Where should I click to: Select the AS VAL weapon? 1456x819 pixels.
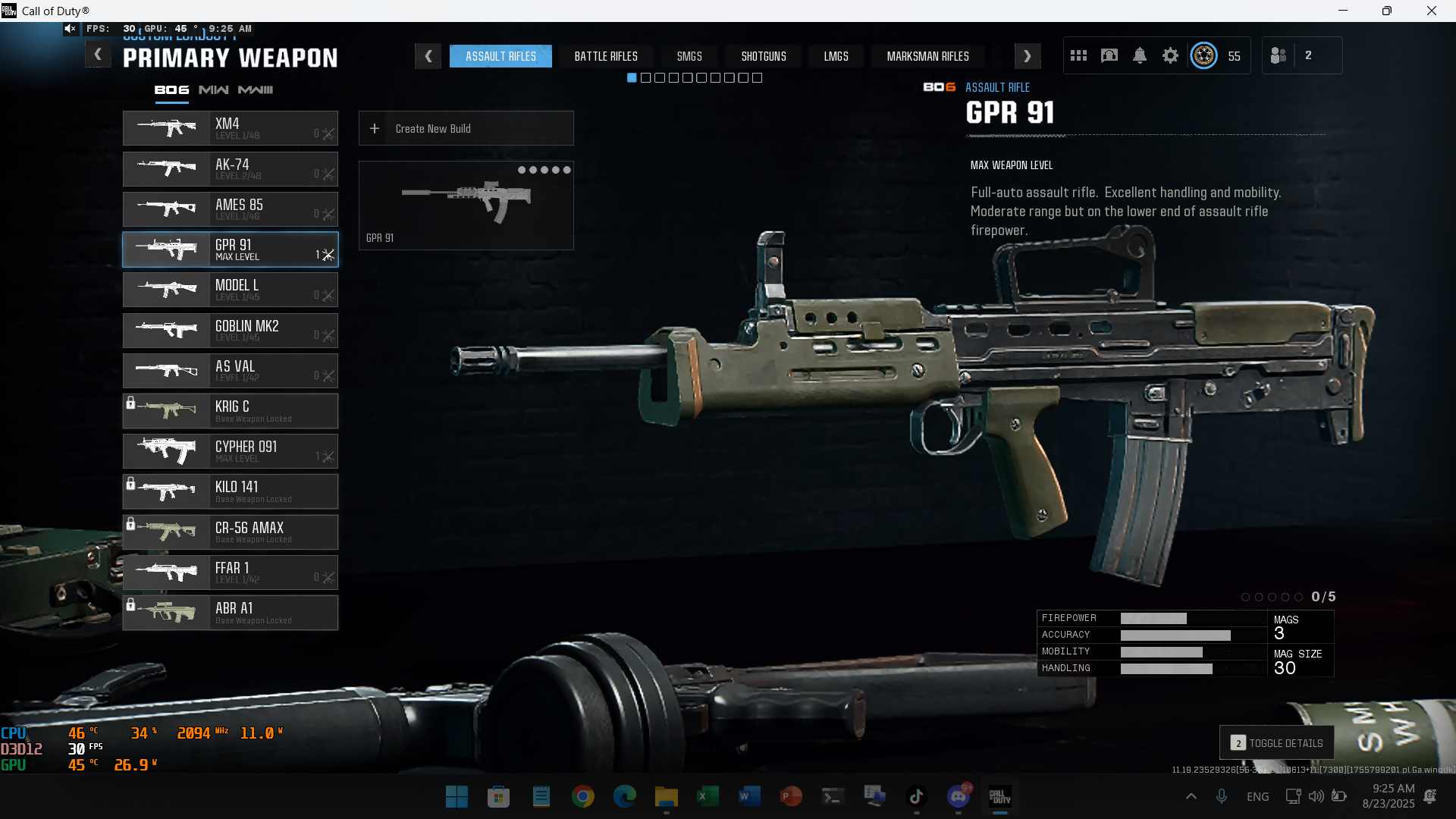(231, 371)
